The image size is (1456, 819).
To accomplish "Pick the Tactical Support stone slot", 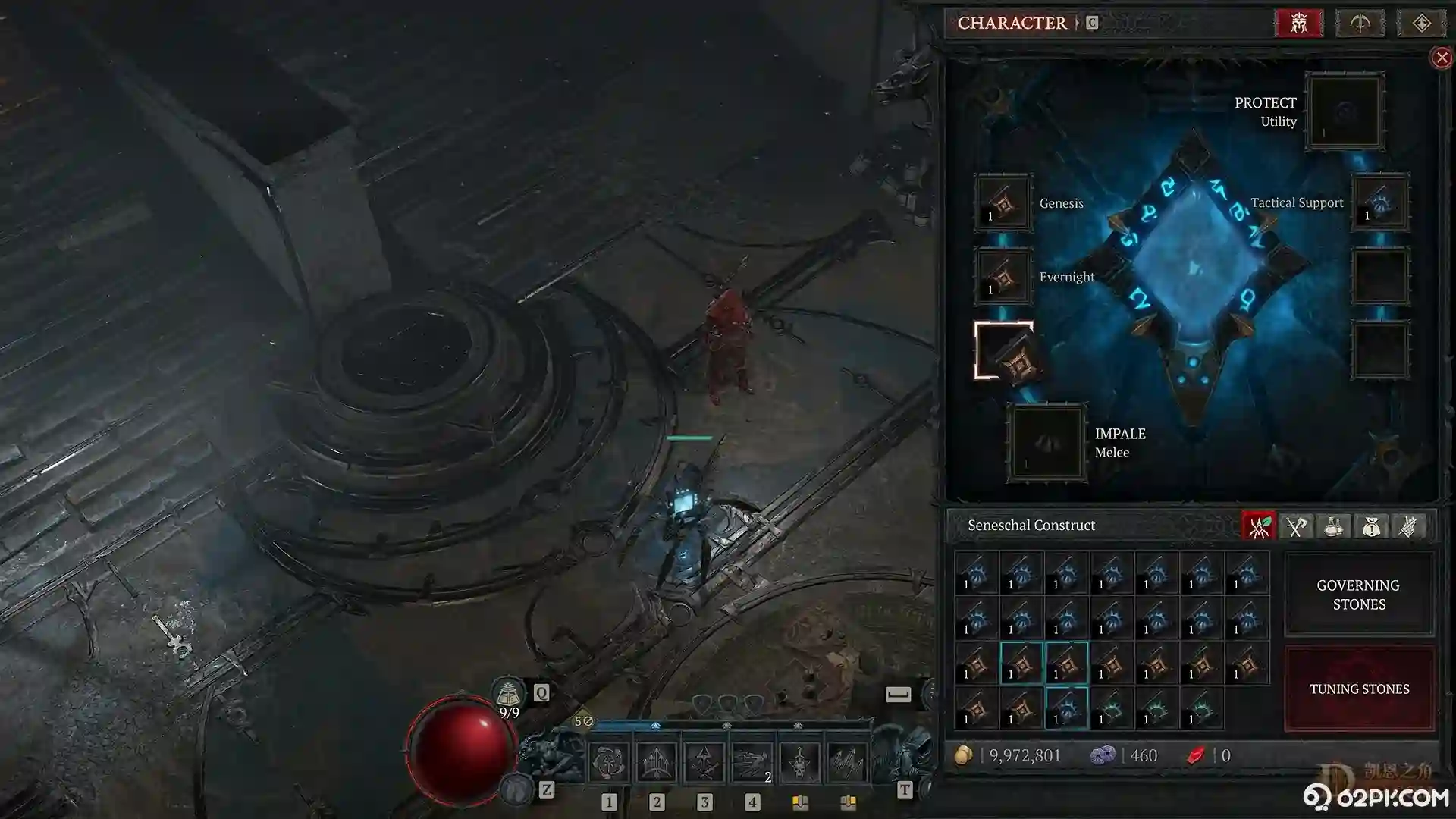I will [x=1380, y=202].
